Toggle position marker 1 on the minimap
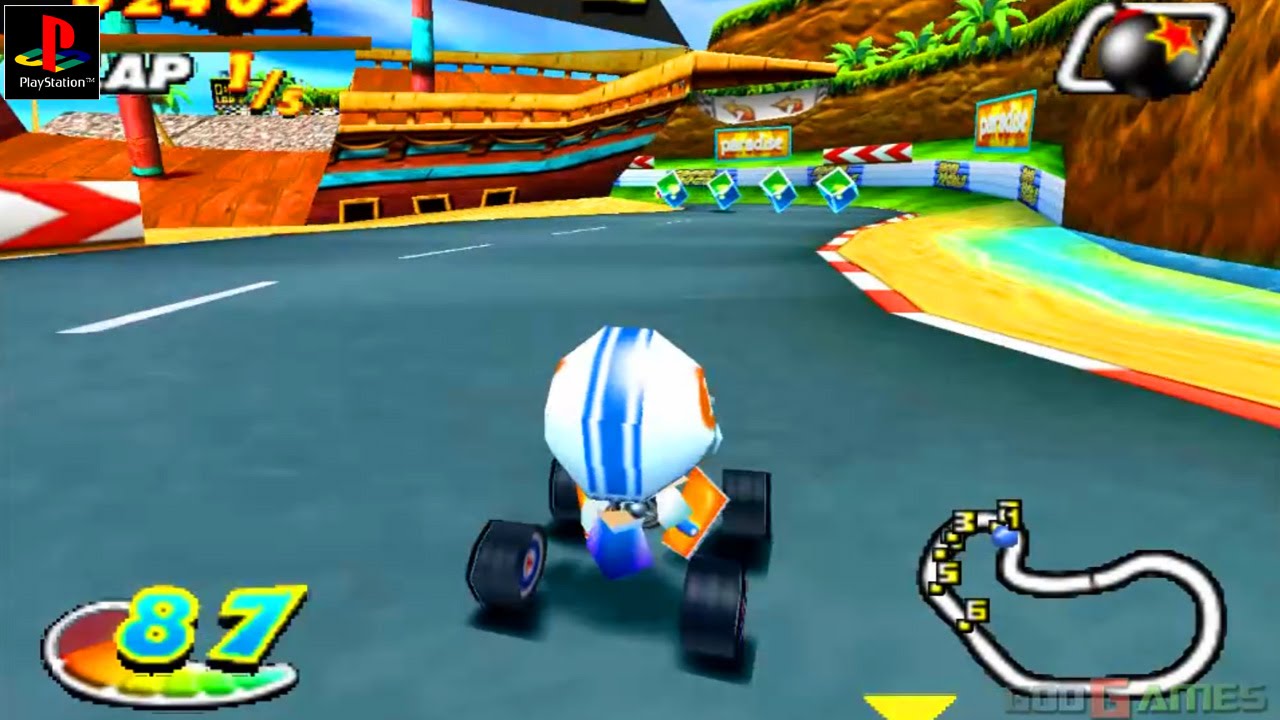 1008,513
